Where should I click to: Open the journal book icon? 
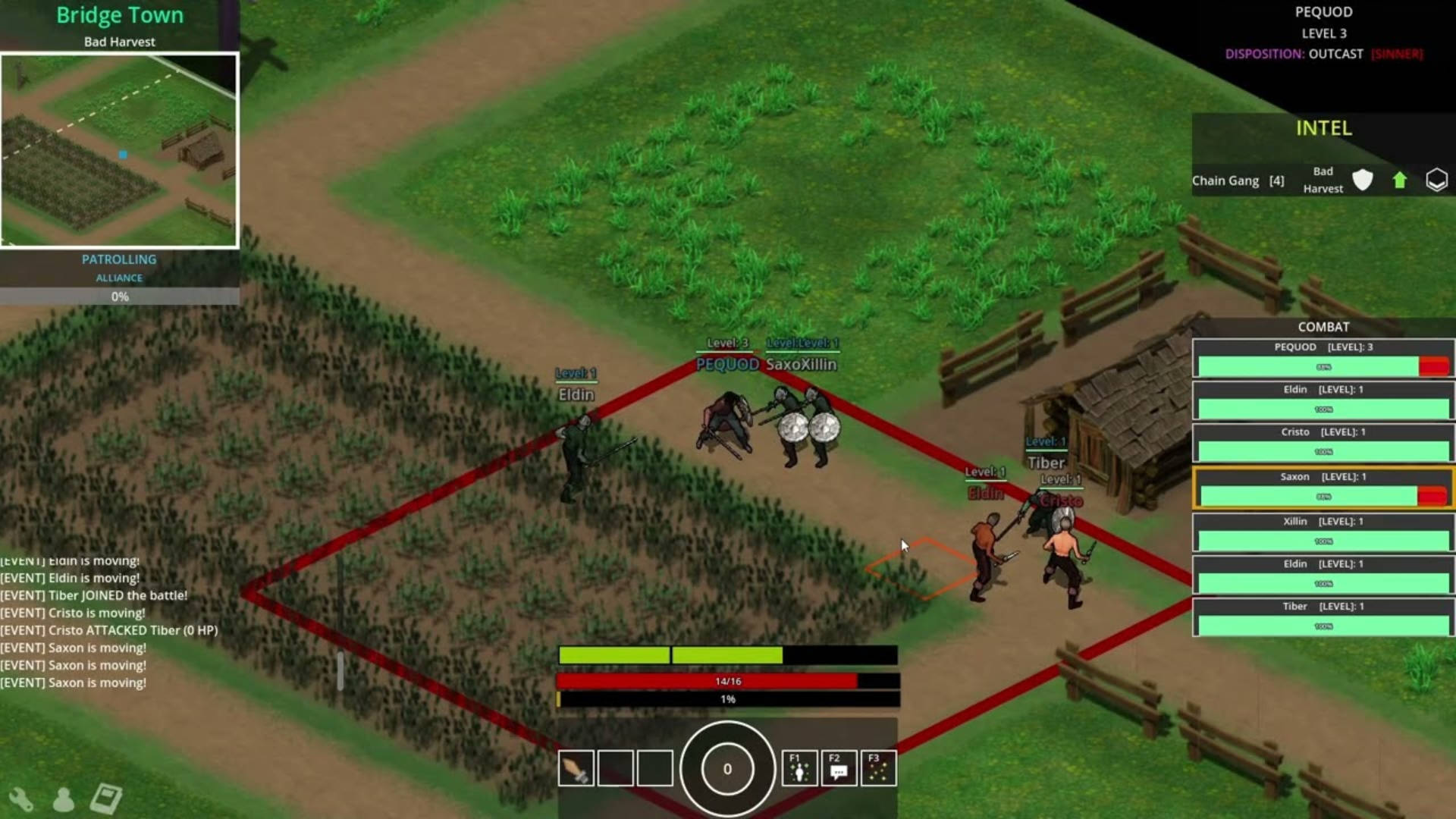tap(105, 799)
